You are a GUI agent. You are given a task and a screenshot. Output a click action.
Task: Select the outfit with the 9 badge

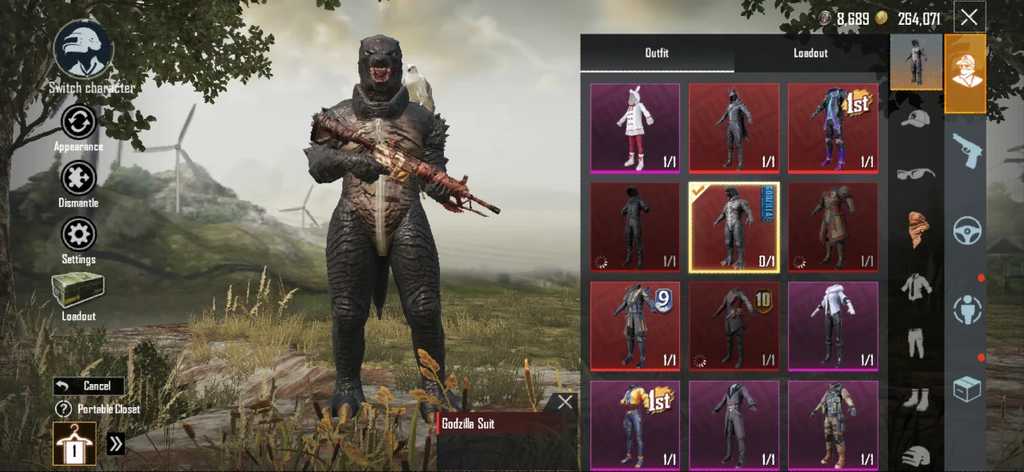[635, 325]
